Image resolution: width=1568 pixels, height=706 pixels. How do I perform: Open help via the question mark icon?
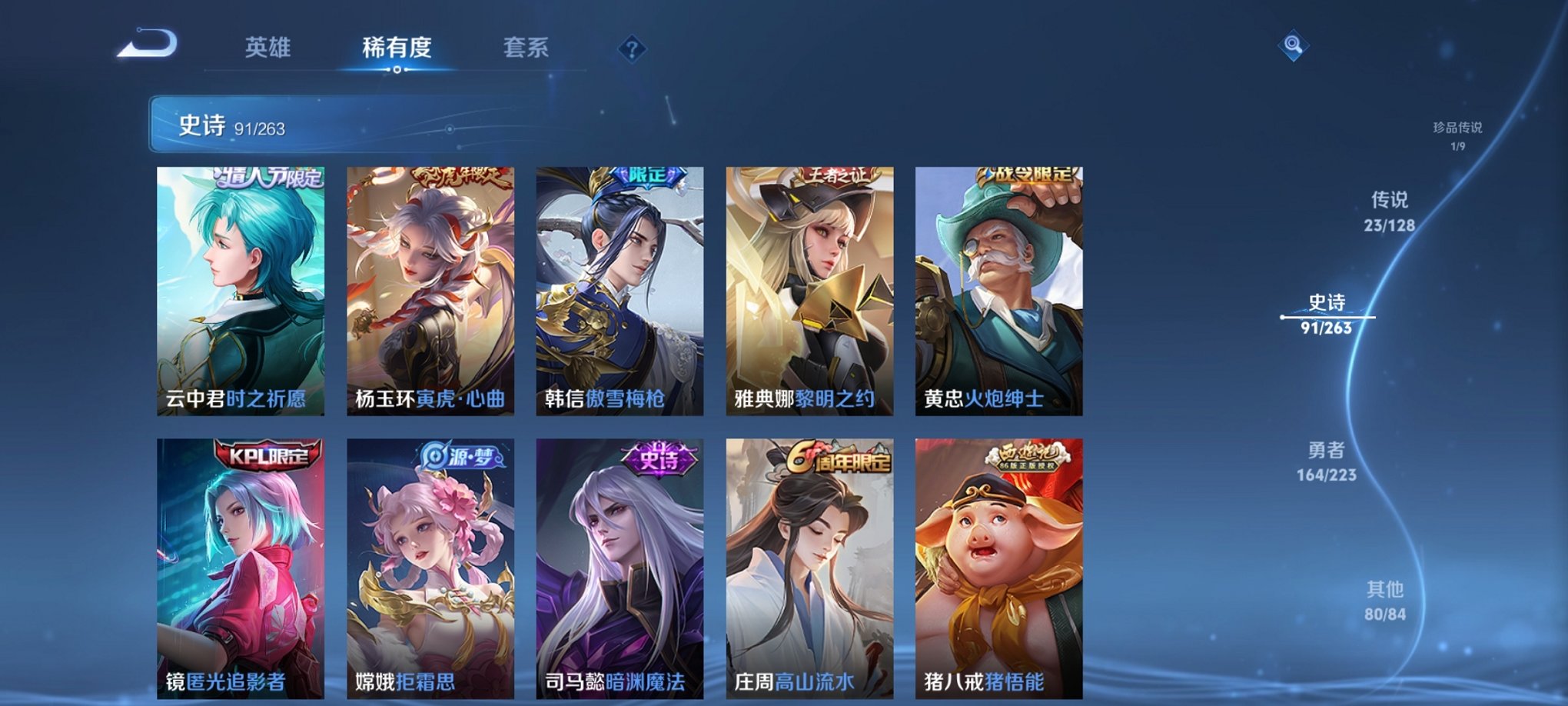pyautogui.click(x=632, y=49)
